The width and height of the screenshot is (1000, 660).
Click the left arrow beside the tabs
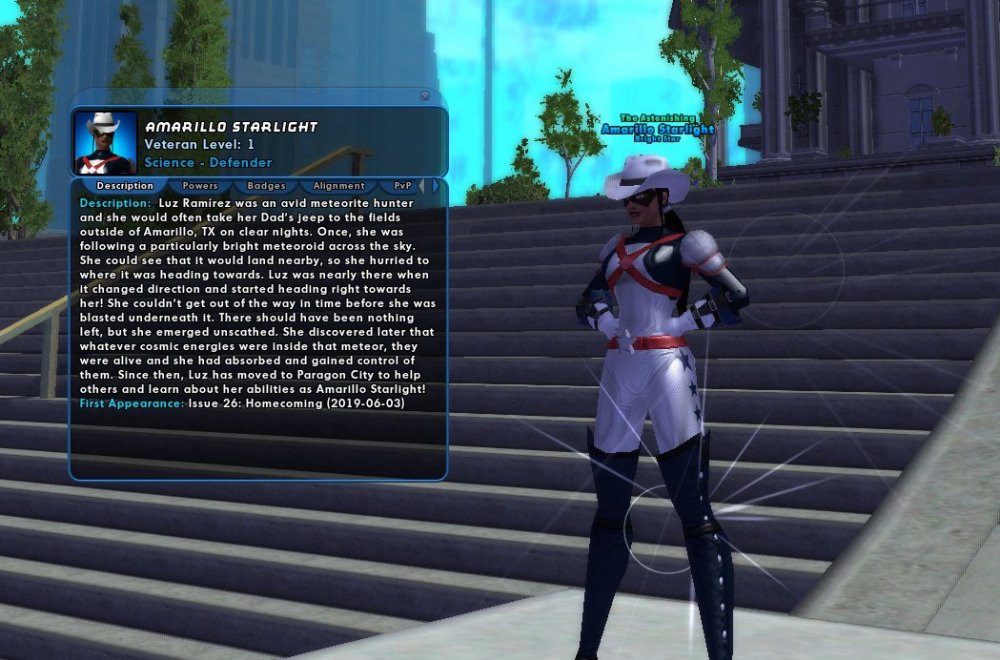tap(421, 186)
